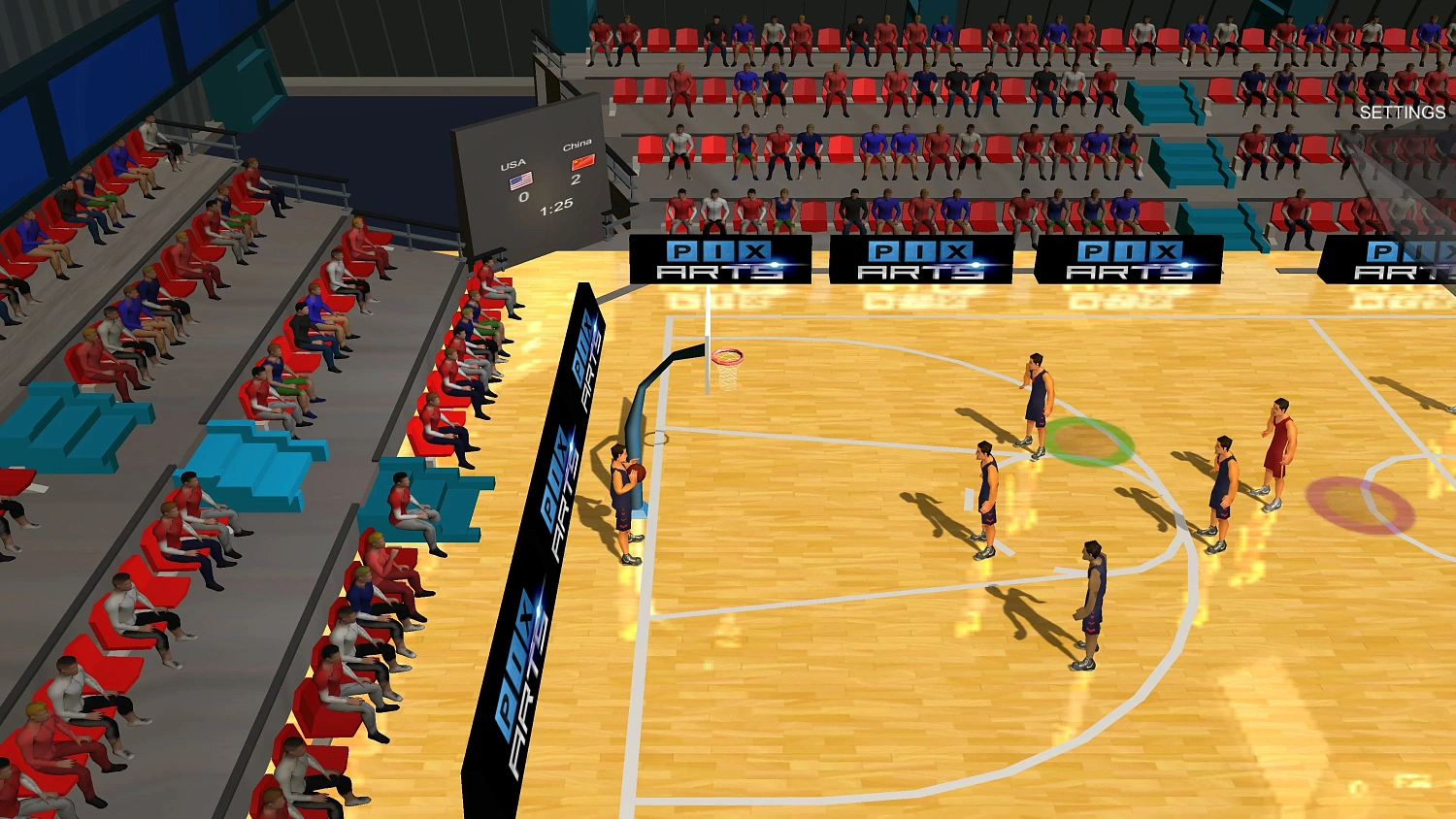Click the glowing green target under the navy player
1456x819 pixels.
click(1087, 443)
